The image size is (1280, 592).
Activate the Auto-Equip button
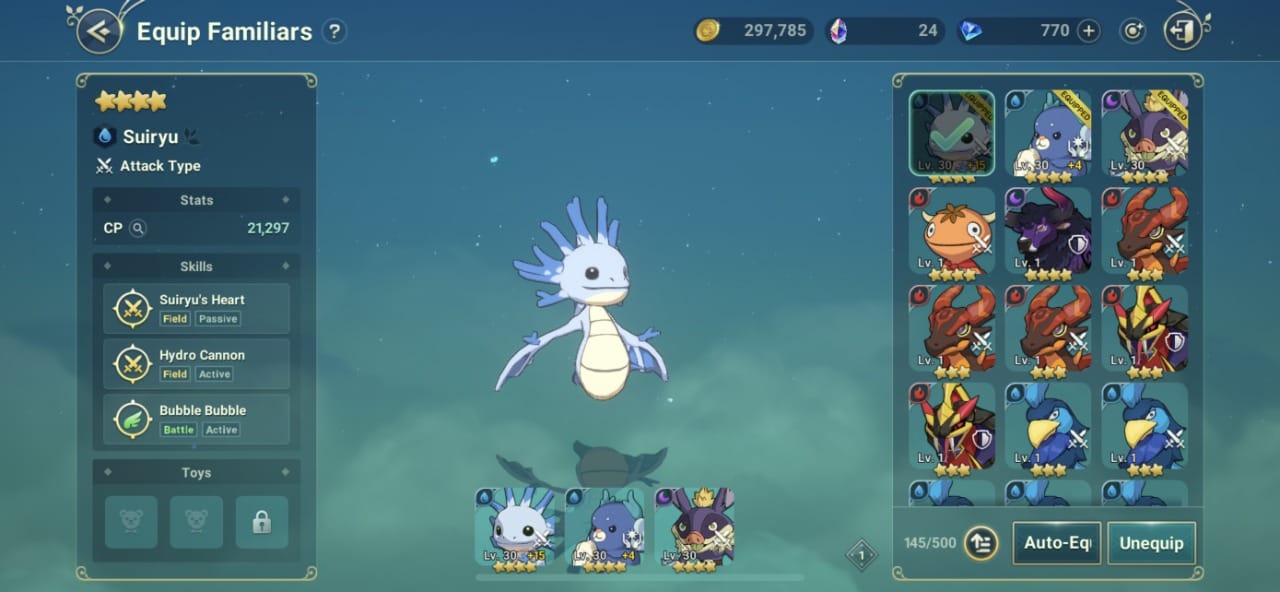(x=1056, y=543)
